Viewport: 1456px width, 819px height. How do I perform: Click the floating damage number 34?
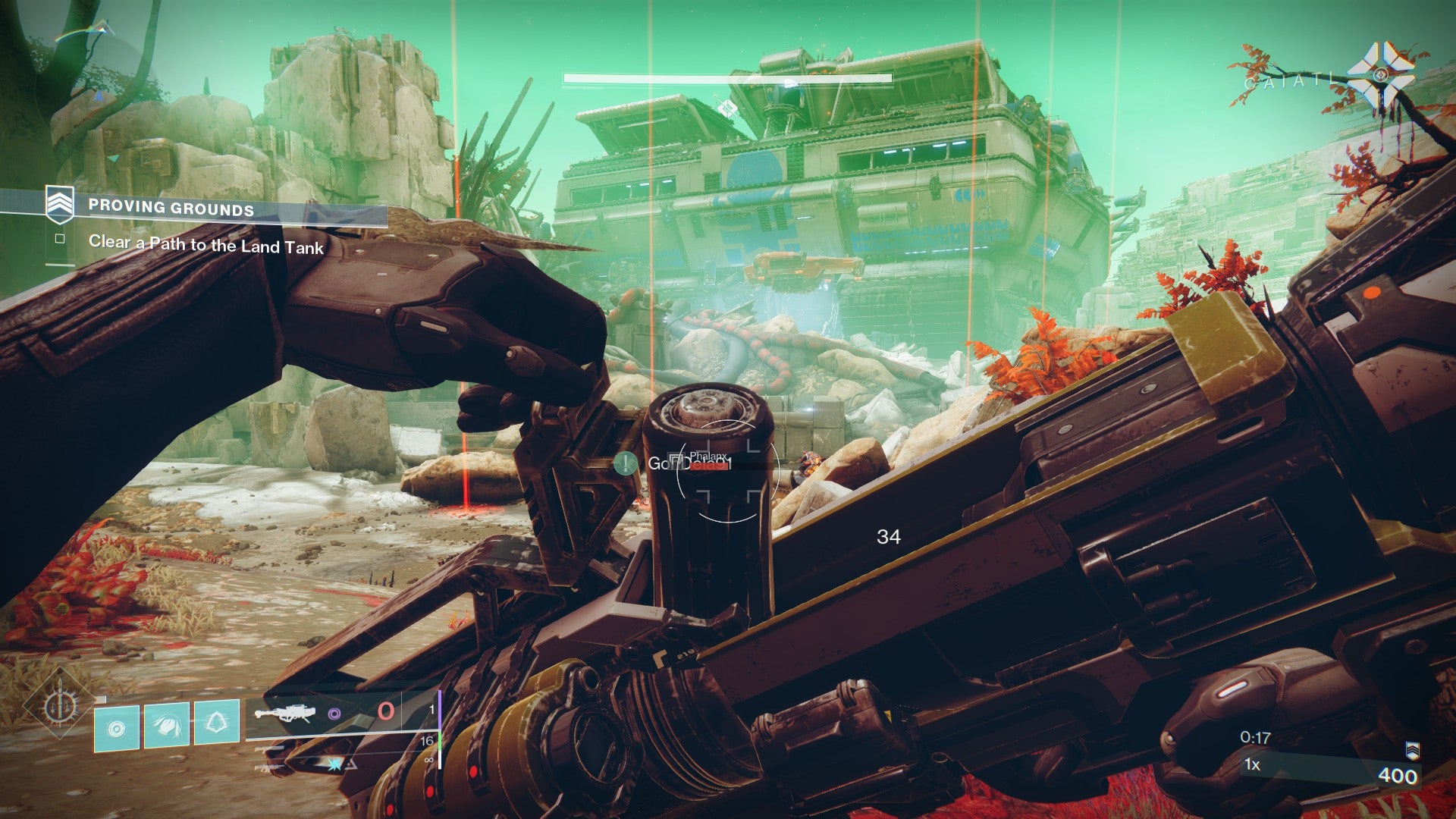tap(889, 536)
